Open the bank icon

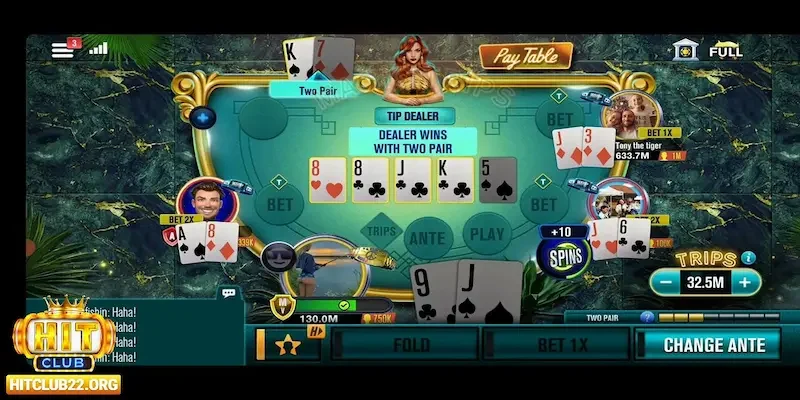(x=685, y=50)
